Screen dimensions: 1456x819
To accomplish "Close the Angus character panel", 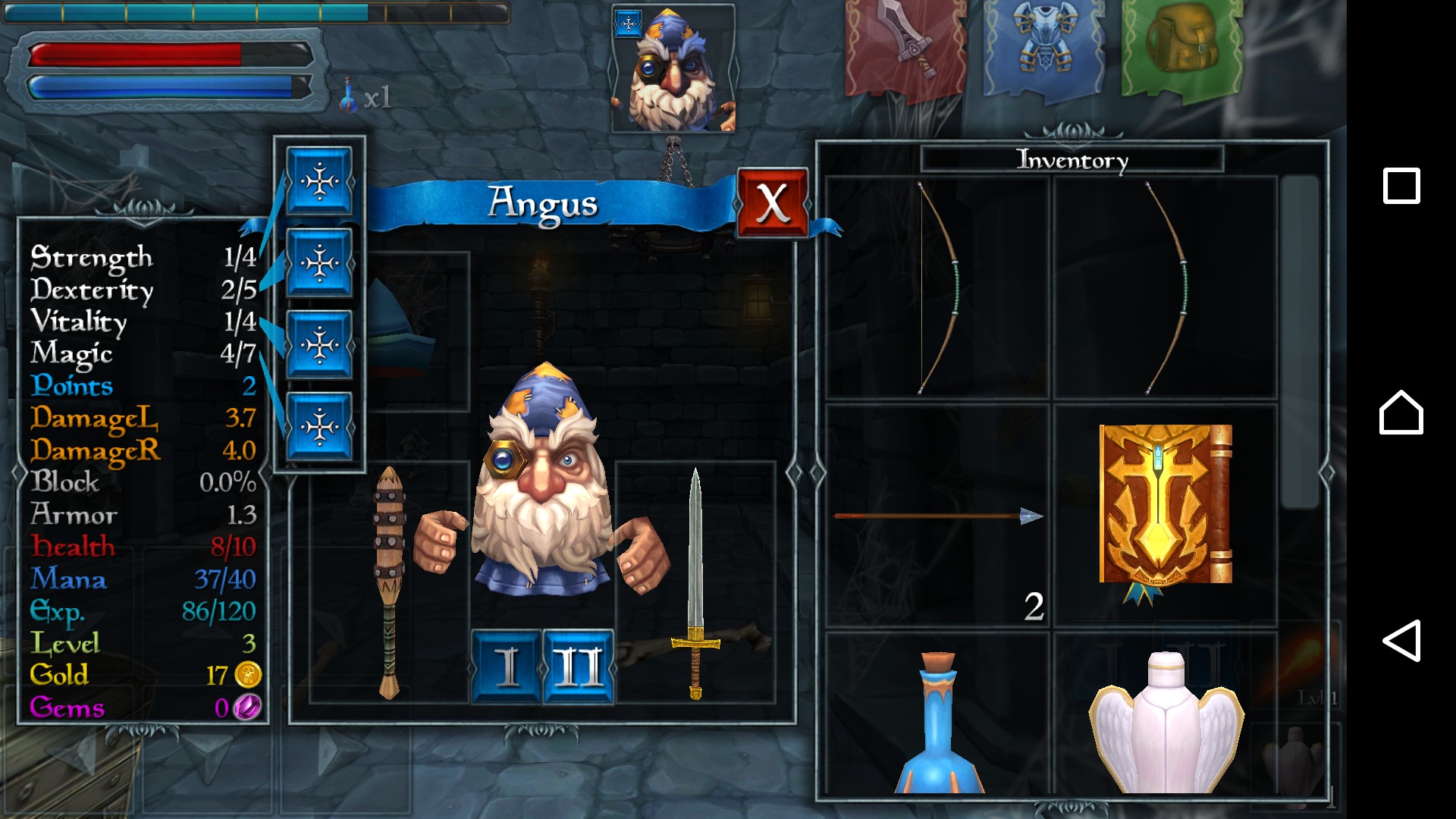I will (x=772, y=203).
